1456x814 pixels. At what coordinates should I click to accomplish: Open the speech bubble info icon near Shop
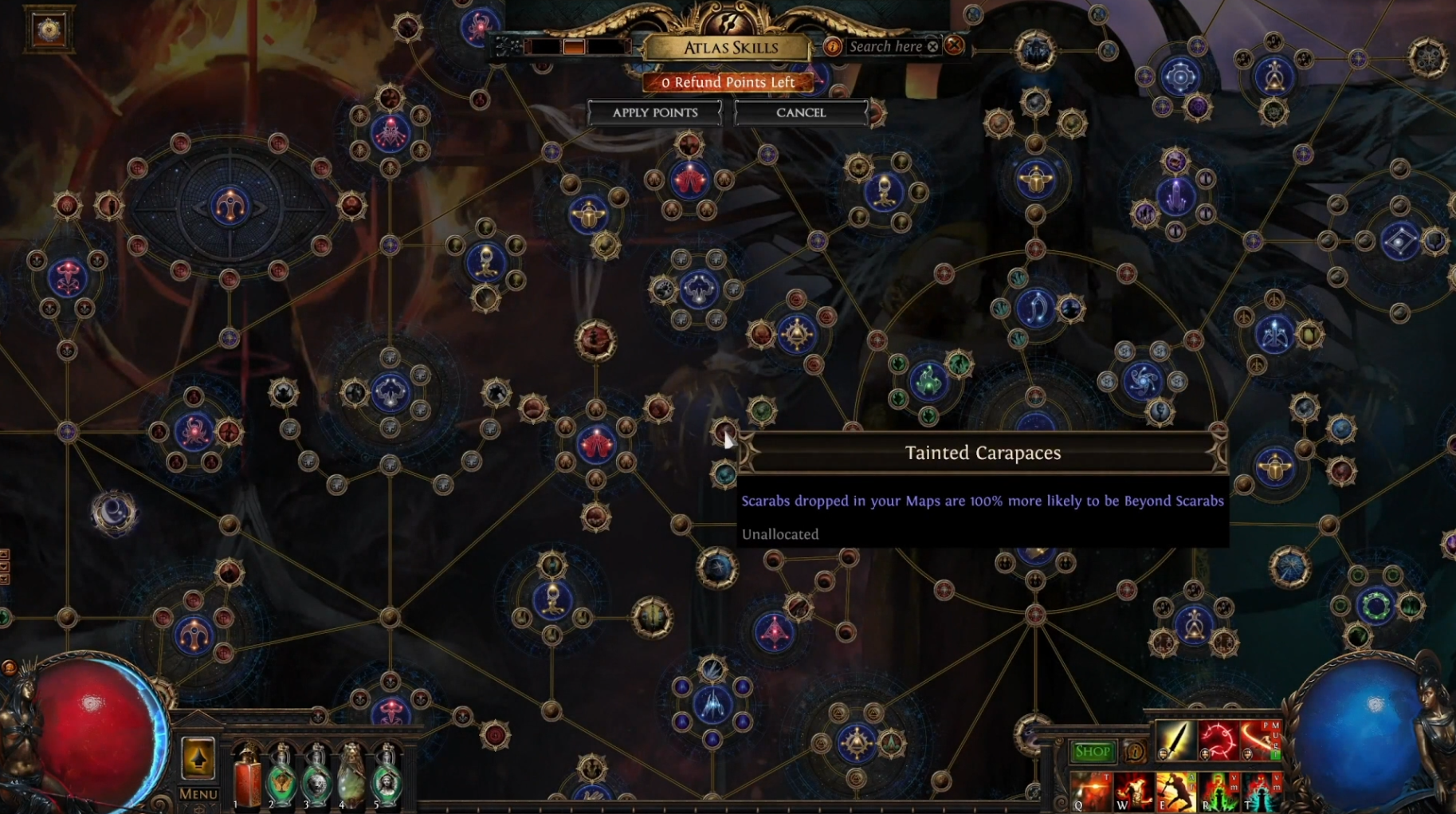(x=1134, y=751)
